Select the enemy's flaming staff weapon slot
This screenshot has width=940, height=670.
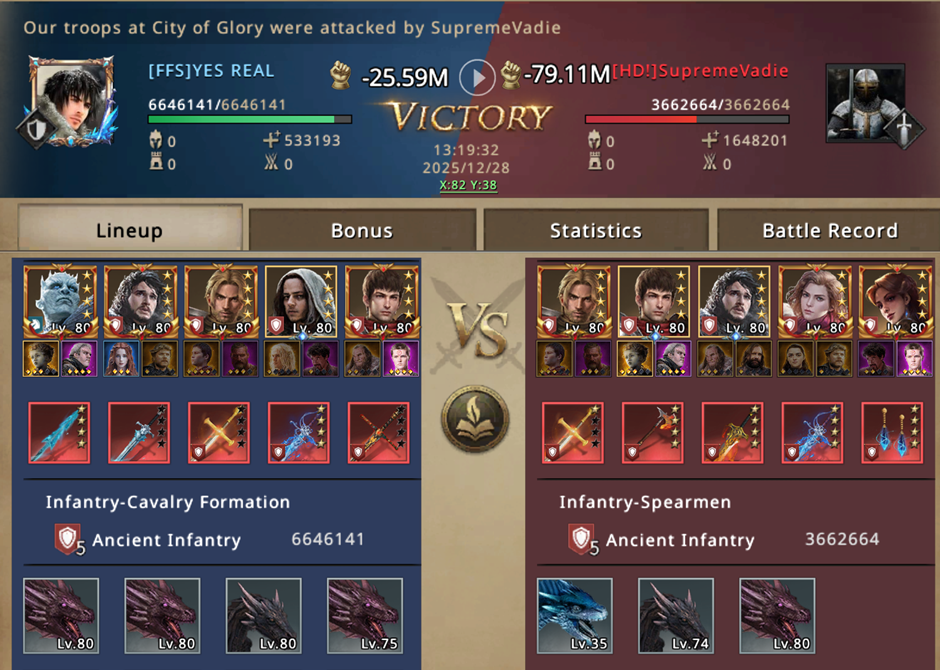(x=732, y=433)
